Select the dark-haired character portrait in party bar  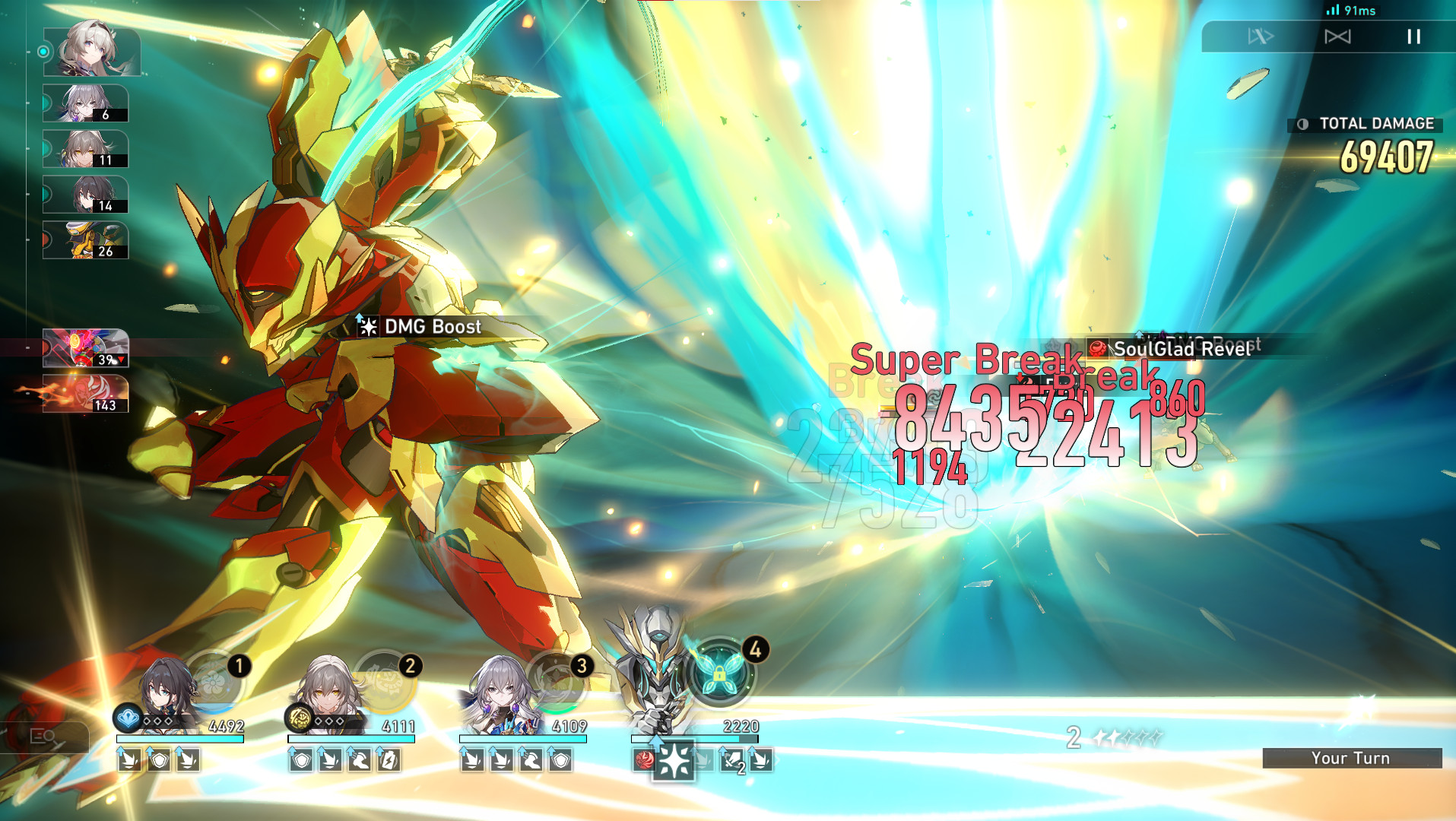[x=162, y=692]
